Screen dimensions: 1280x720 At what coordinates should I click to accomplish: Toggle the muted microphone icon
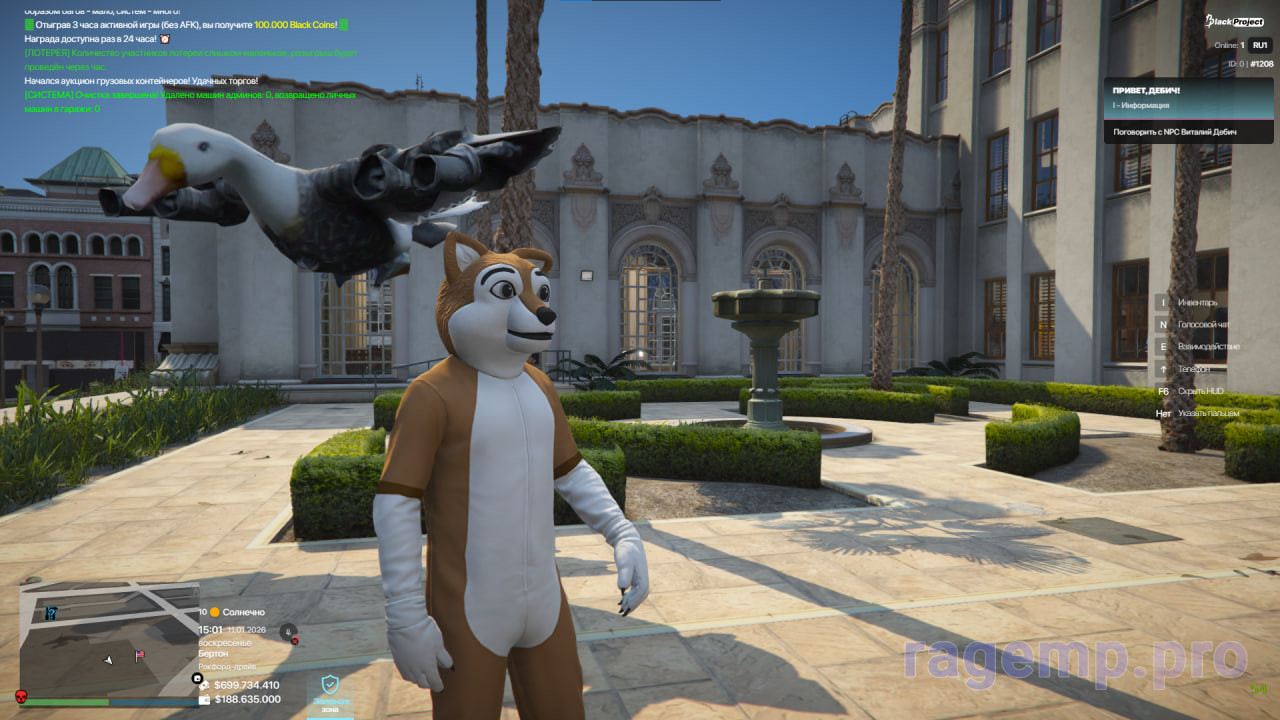pyautogui.click(x=289, y=631)
